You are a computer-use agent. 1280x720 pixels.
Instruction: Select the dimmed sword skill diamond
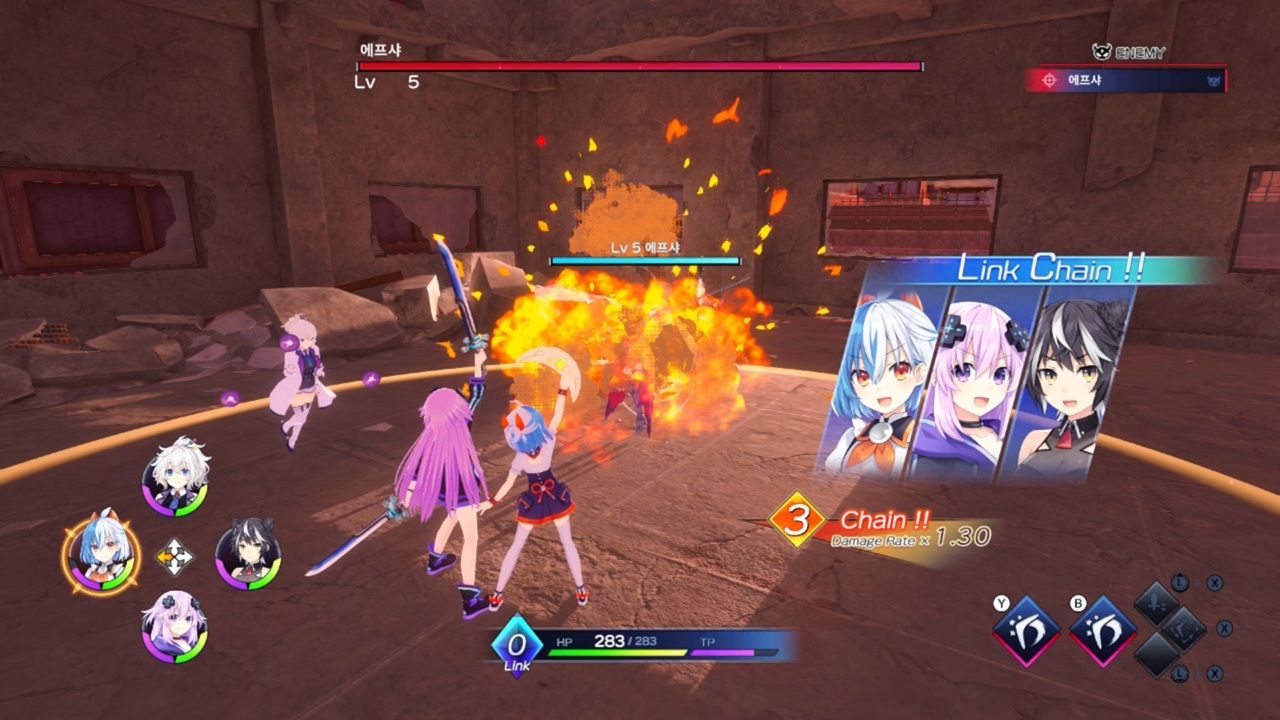[1159, 605]
